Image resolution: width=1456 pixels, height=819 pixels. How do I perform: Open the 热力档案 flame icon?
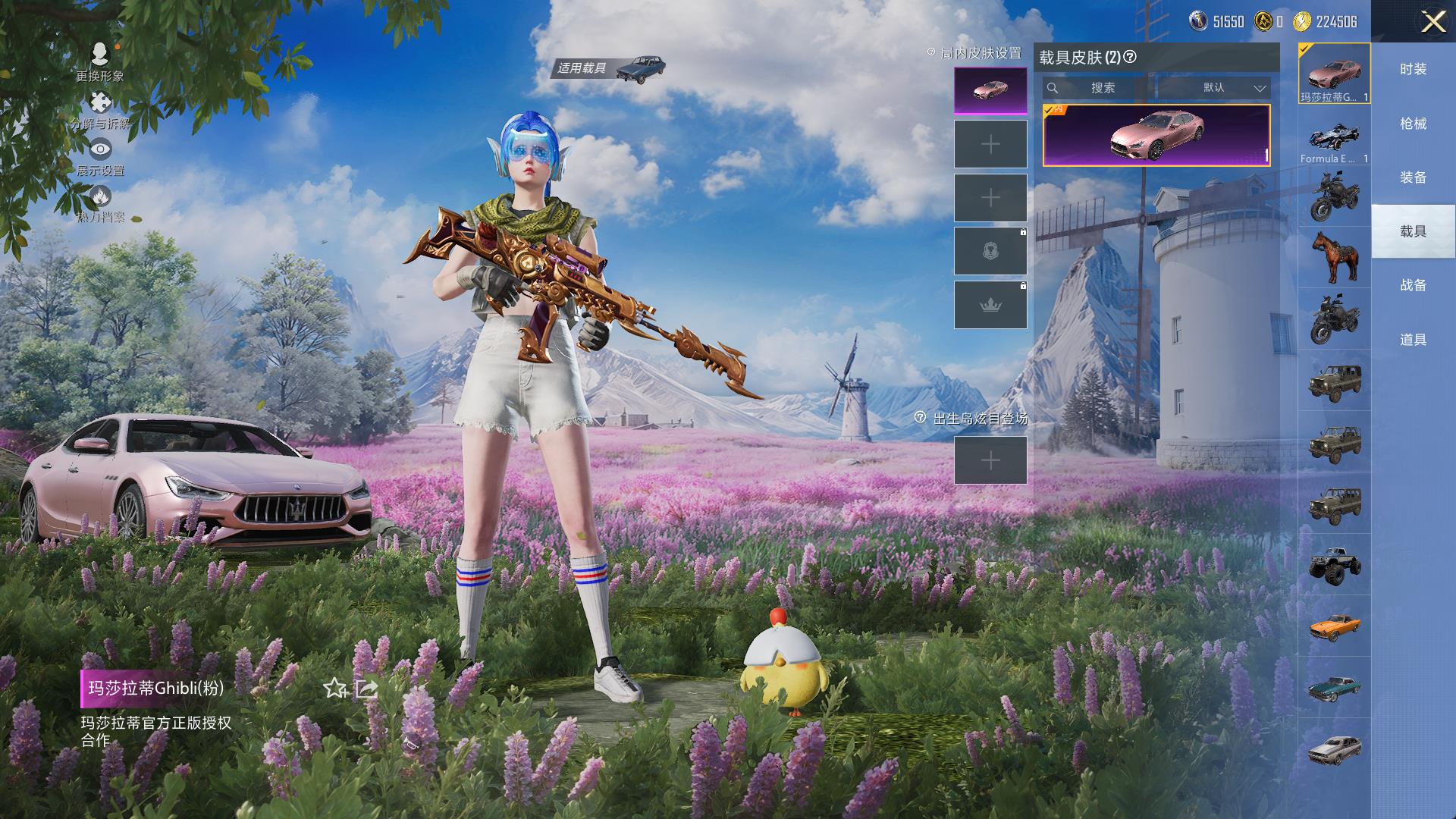(x=99, y=197)
